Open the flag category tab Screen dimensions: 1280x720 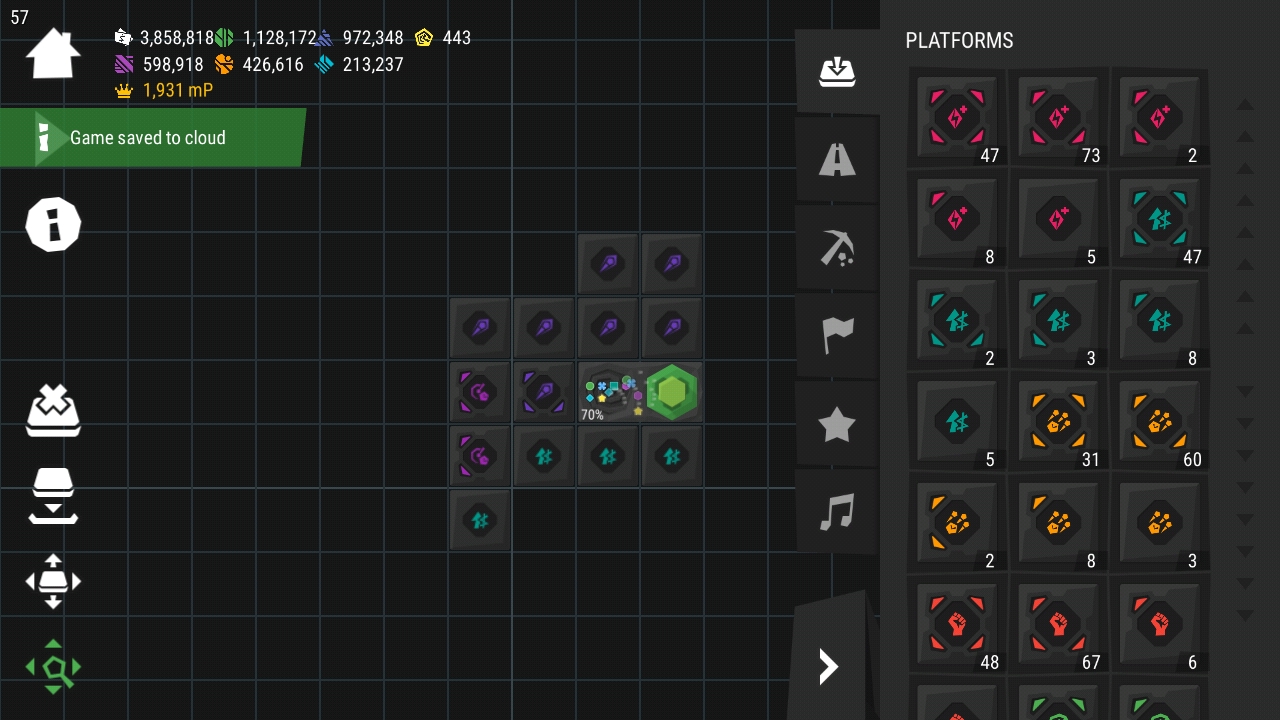[837, 335]
